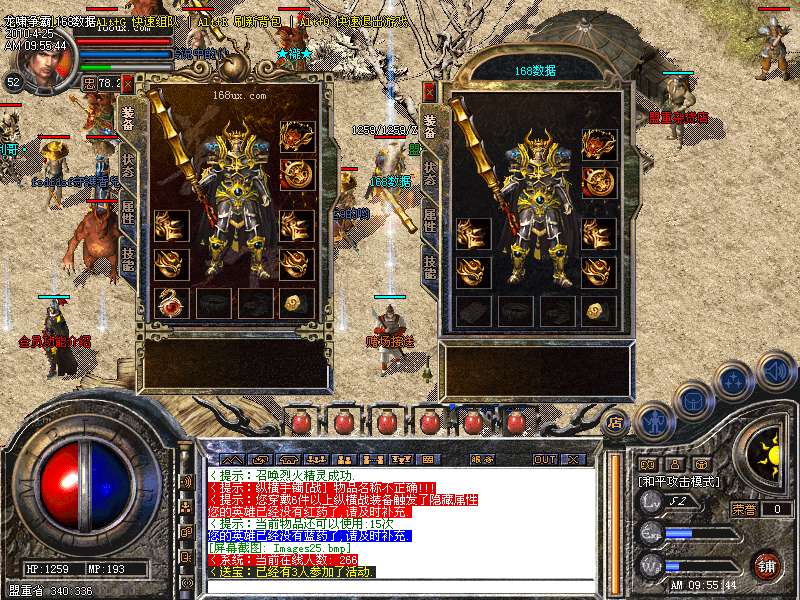Viewport: 800px width, 600px height.
Task: Select the red gem swan ring slot
Action: [170, 302]
